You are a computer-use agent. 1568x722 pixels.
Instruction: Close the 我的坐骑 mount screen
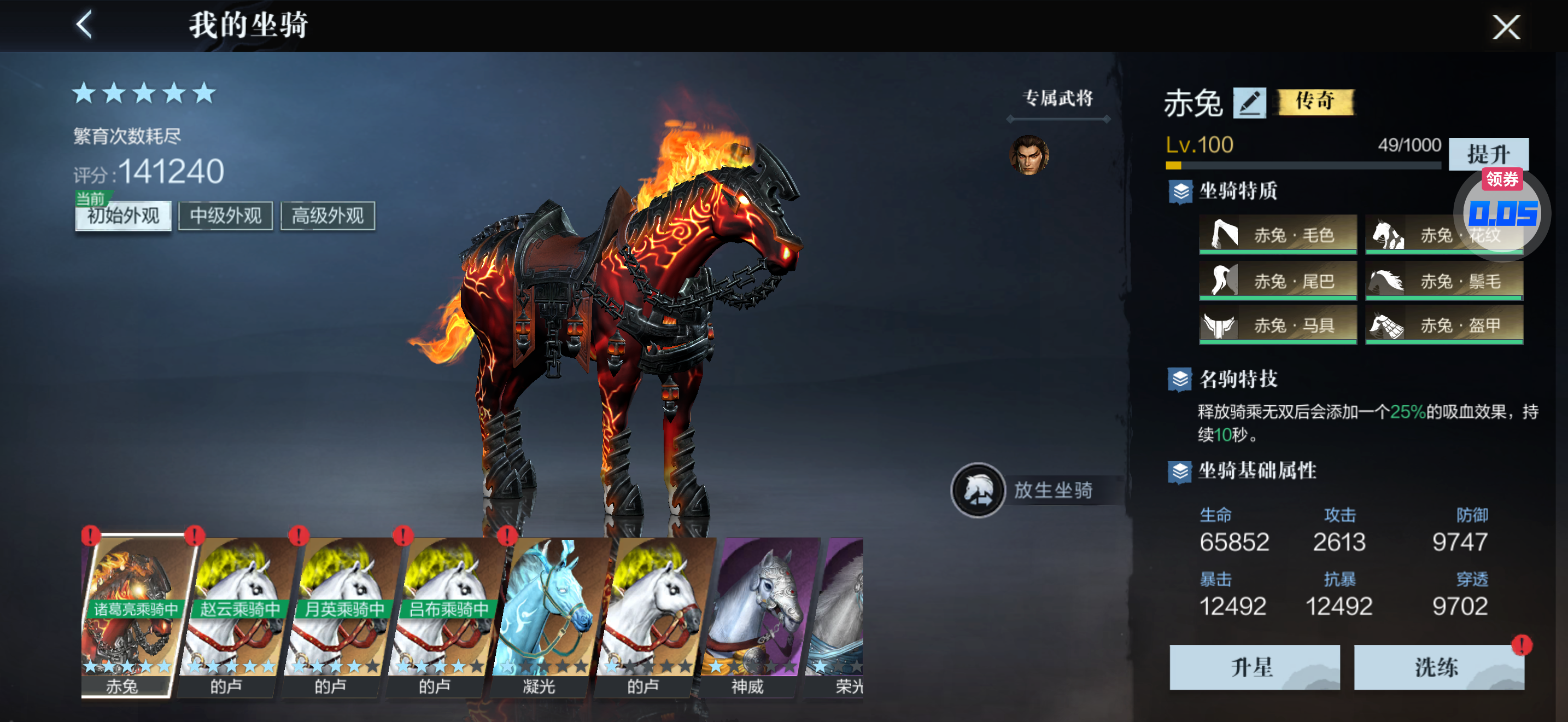pos(1505,27)
